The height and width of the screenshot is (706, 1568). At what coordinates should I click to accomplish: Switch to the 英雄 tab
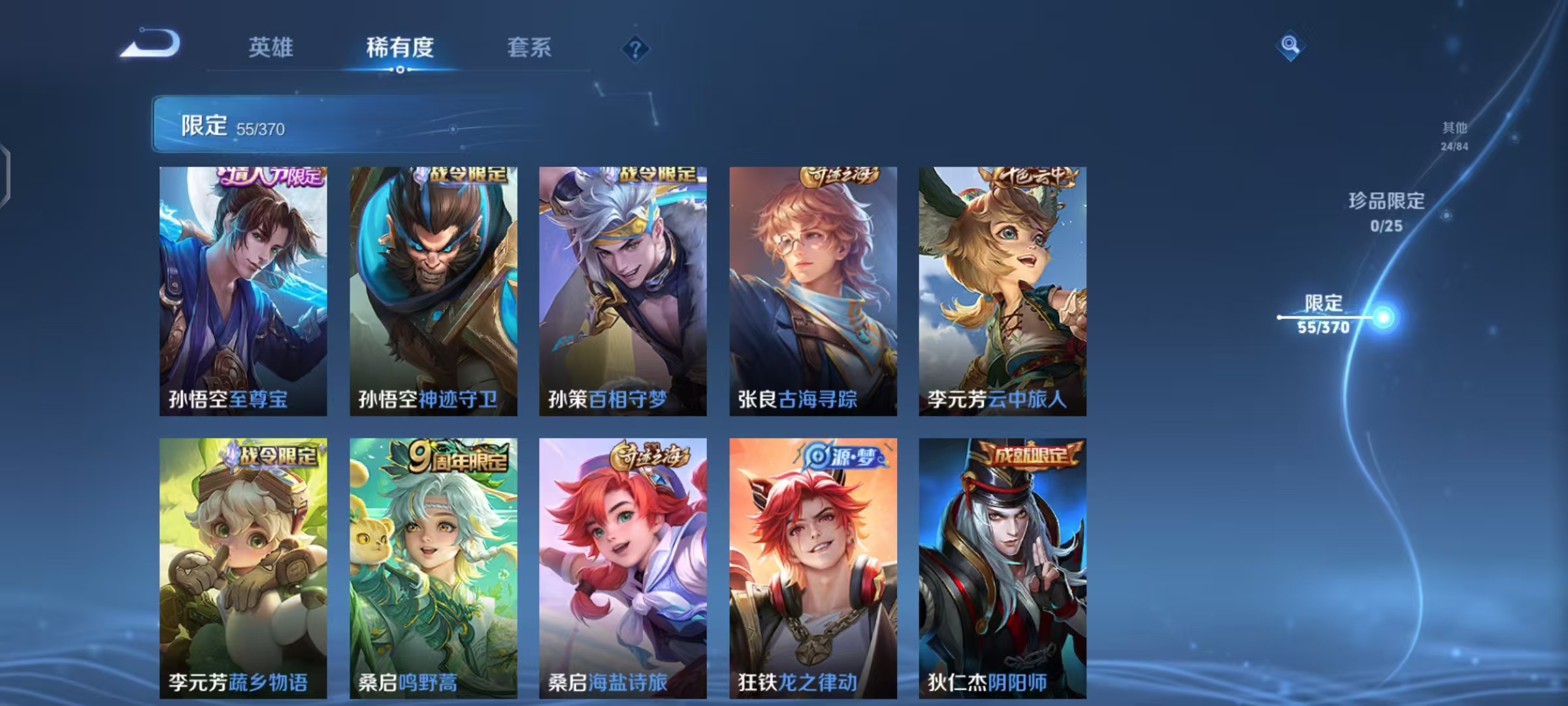point(271,48)
